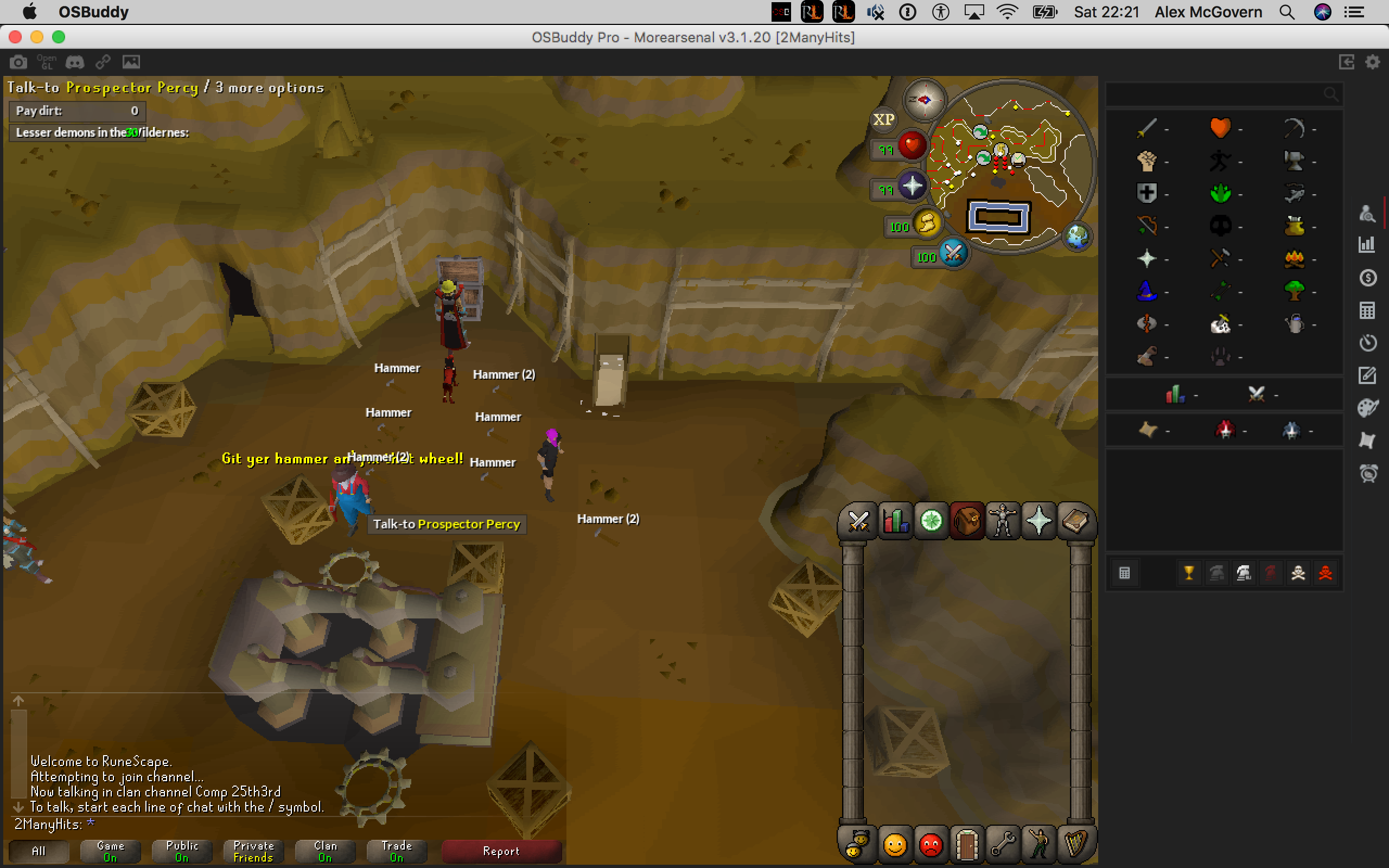Take a screenshot using the camera icon
The image size is (1389, 868).
pyautogui.click(x=18, y=61)
